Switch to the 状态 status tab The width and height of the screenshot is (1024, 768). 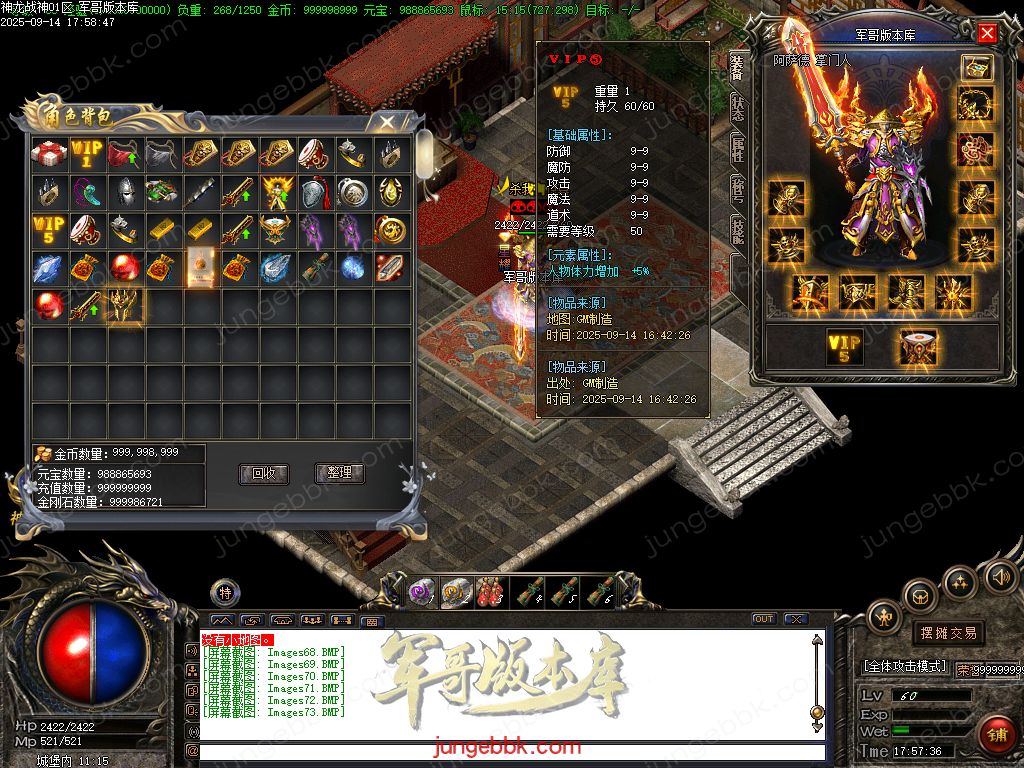click(x=738, y=108)
